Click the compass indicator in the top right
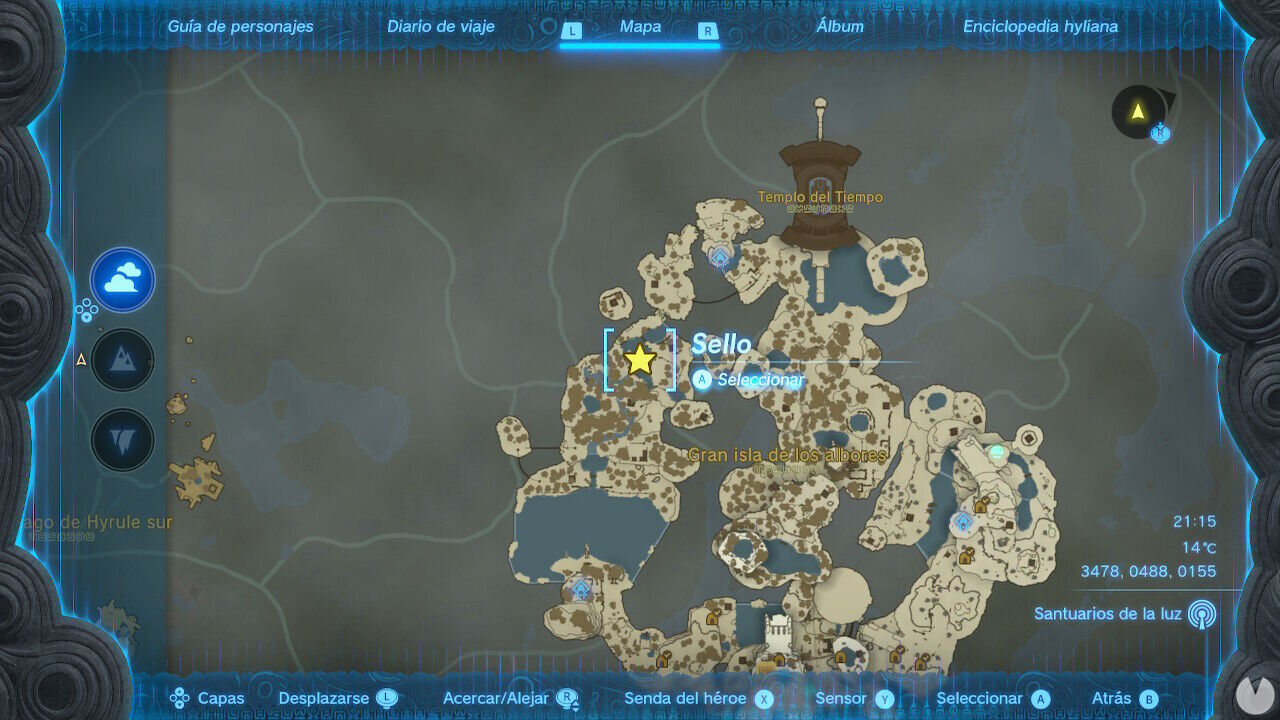Screen dimensions: 1280x720 pos(1140,112)
